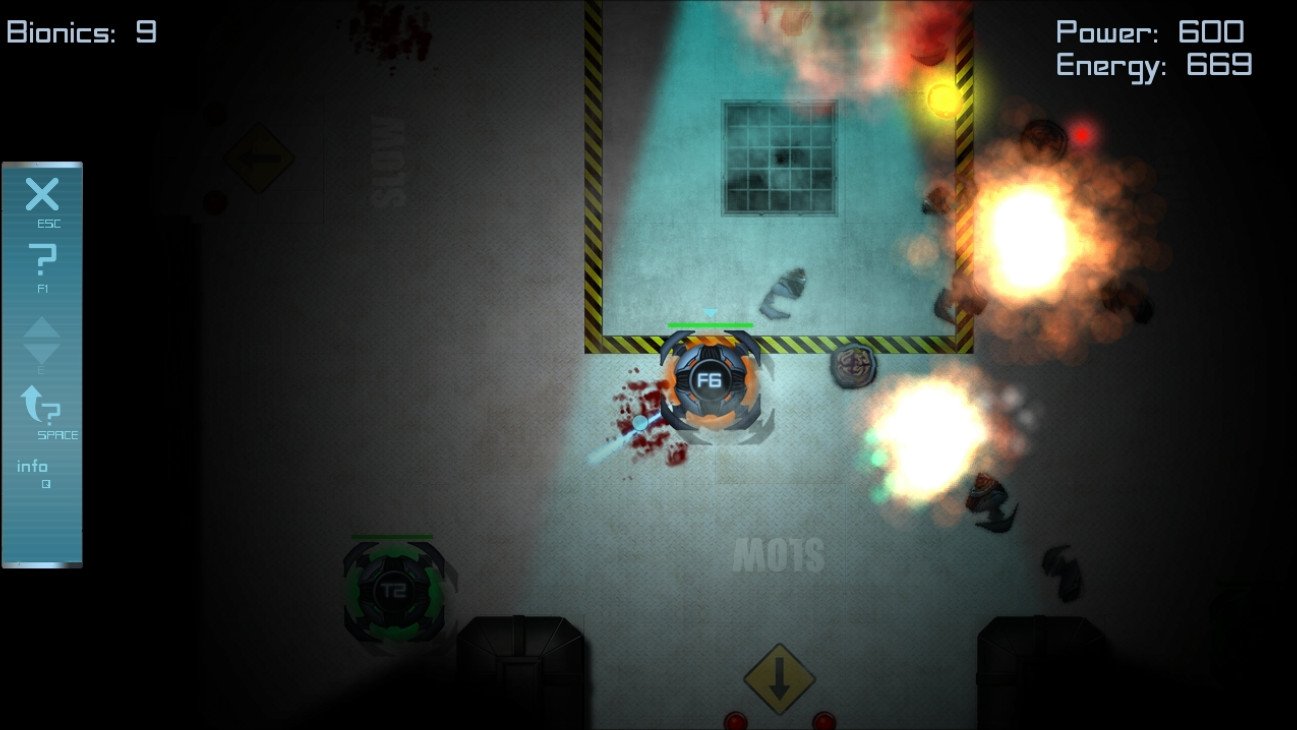Click the green health bar above the F6 turret

709,326
